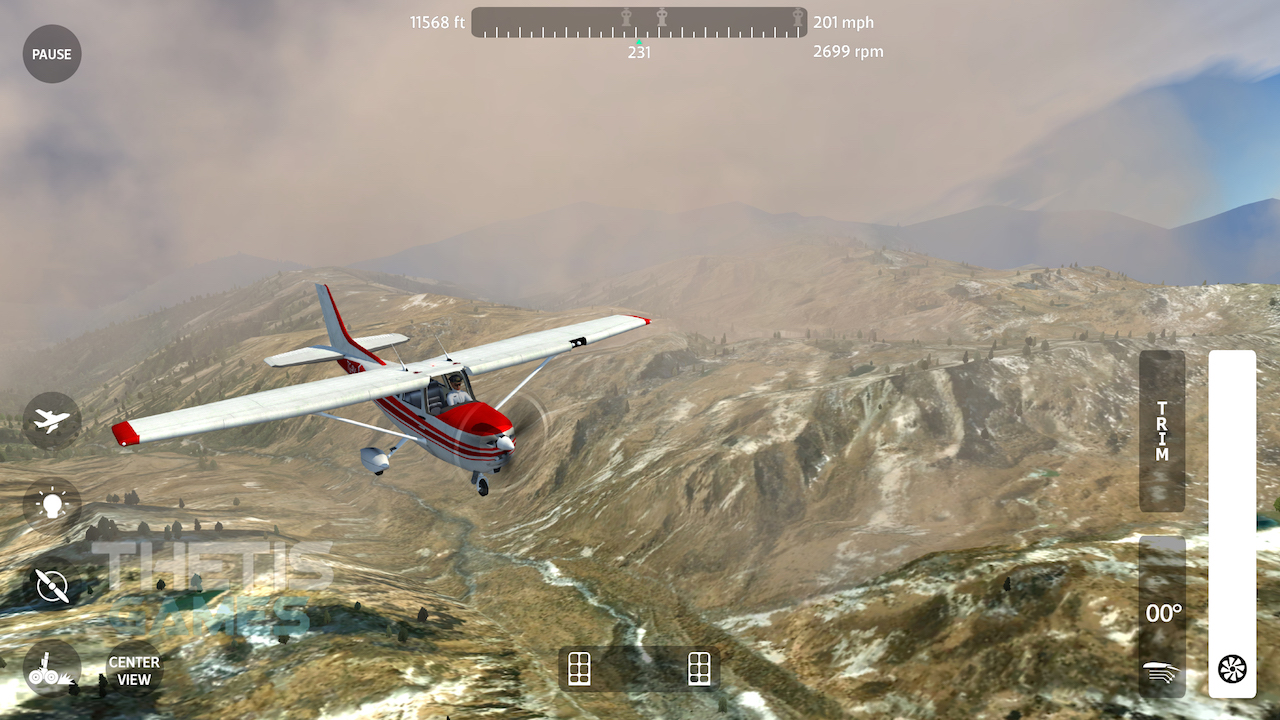Click the 201 mph airspeed display
Screen dimensions: 1280x720
[843, 22]
